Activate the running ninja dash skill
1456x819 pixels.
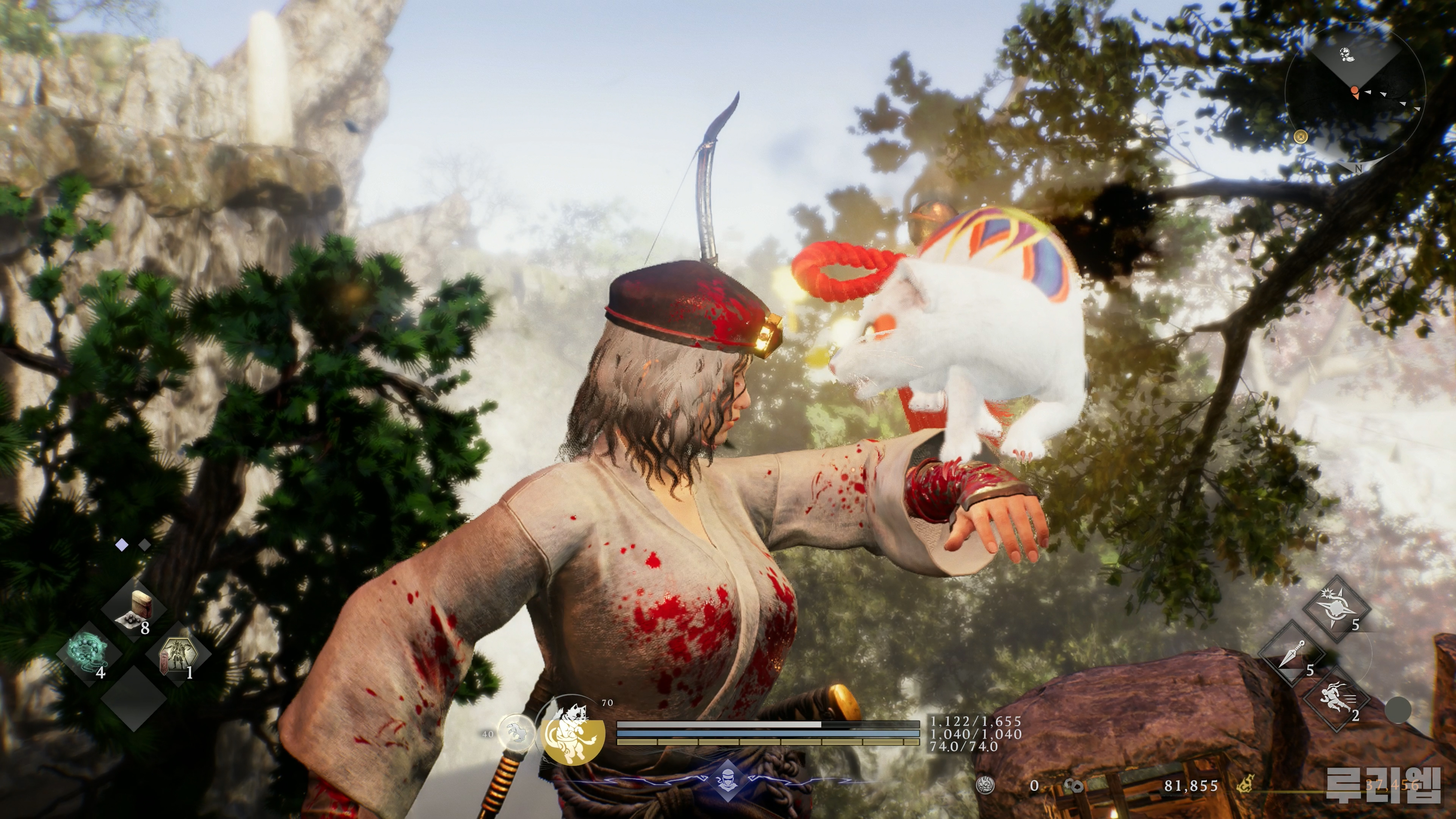[1337, 699]
